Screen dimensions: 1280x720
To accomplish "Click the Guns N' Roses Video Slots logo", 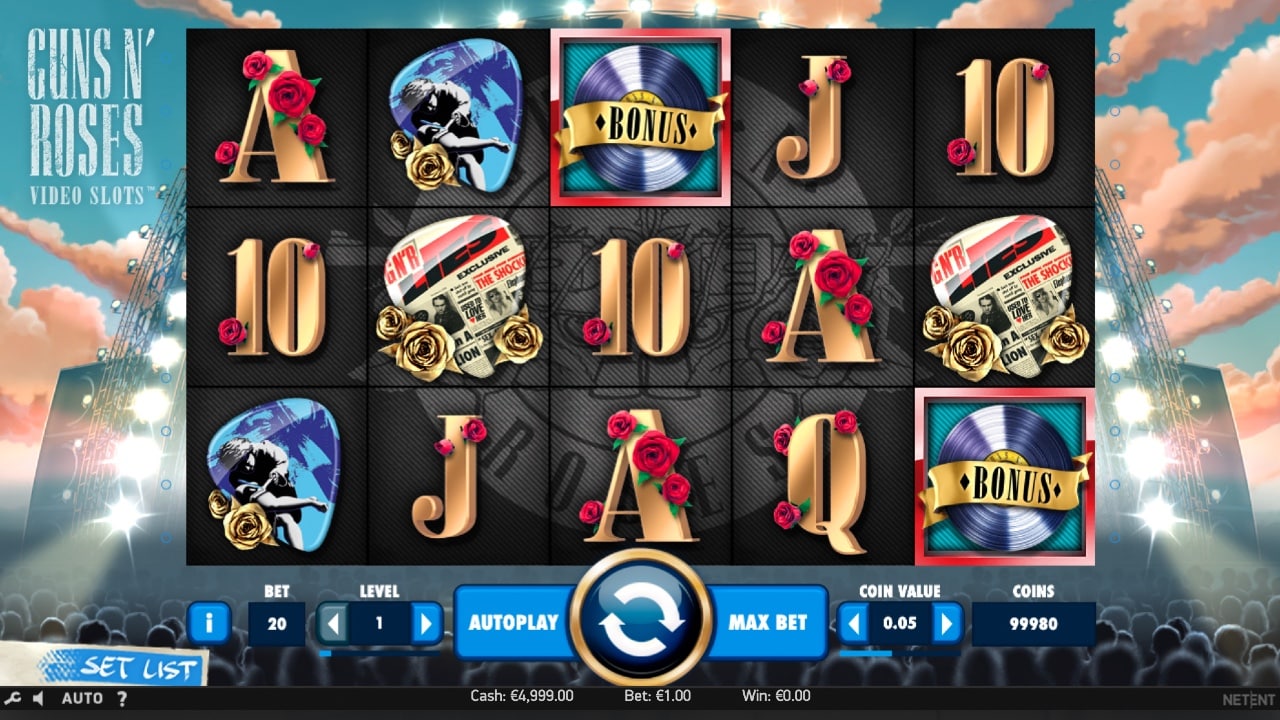I will click(88, 110).
